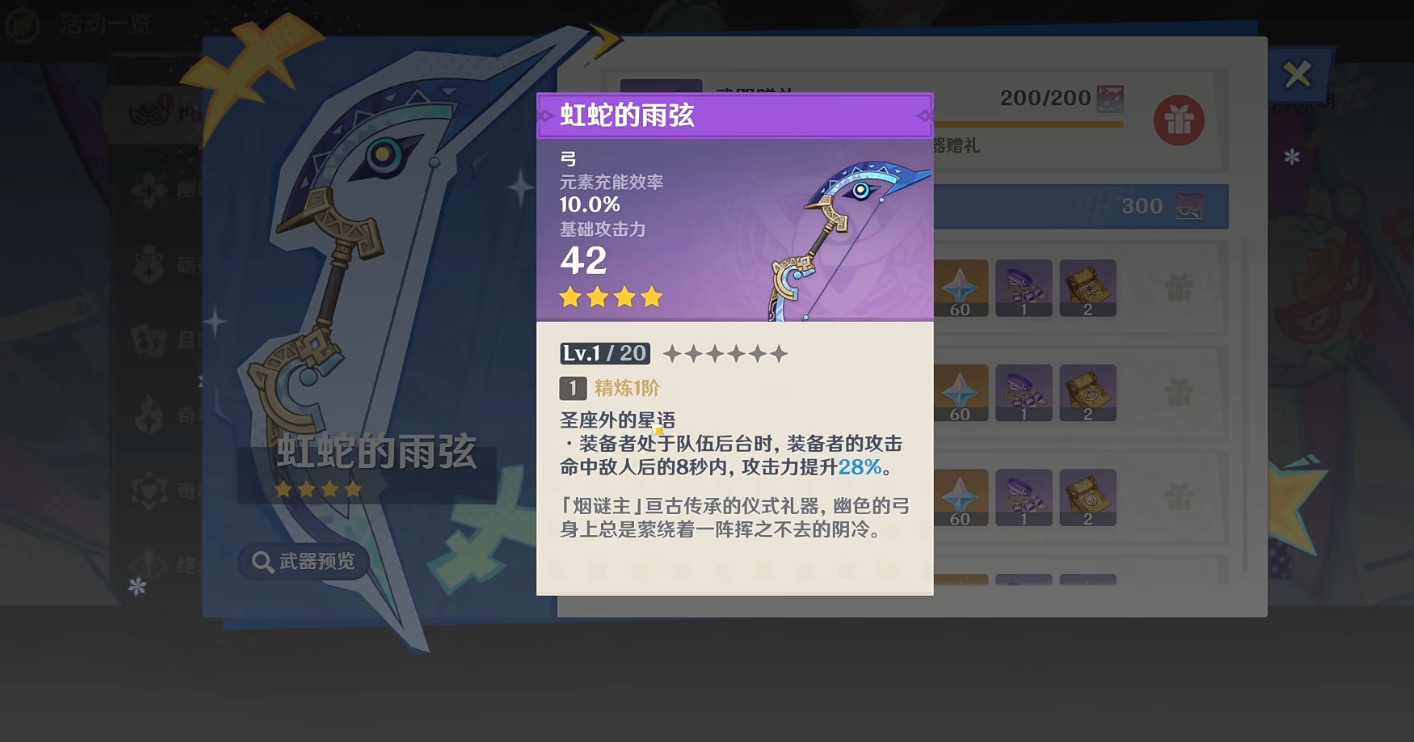Click the red gift reward icon
1414x742 pixels.
point(1178,118)
